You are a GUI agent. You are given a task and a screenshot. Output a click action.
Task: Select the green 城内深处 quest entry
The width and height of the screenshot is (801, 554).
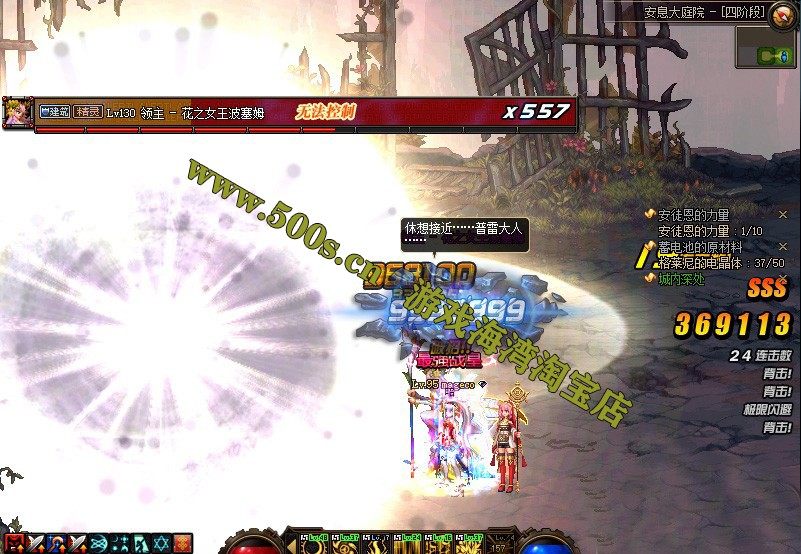(x=680, y=278)
